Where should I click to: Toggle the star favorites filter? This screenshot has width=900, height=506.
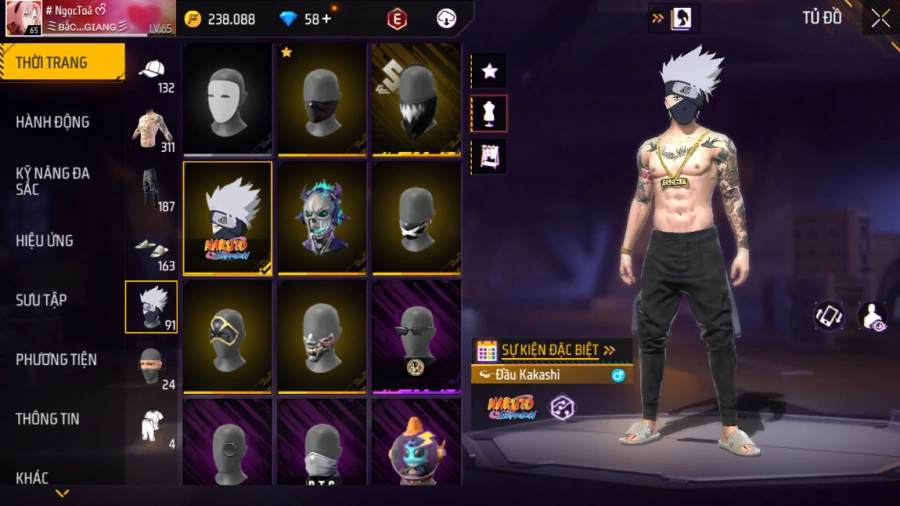[x=489, y=71]
